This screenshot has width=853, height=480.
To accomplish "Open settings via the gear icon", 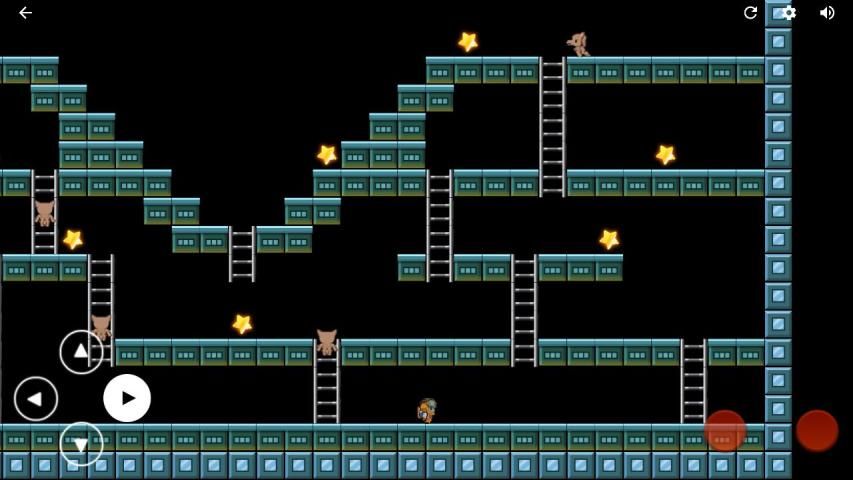I will pyautogui.click(x=789, y=13).
